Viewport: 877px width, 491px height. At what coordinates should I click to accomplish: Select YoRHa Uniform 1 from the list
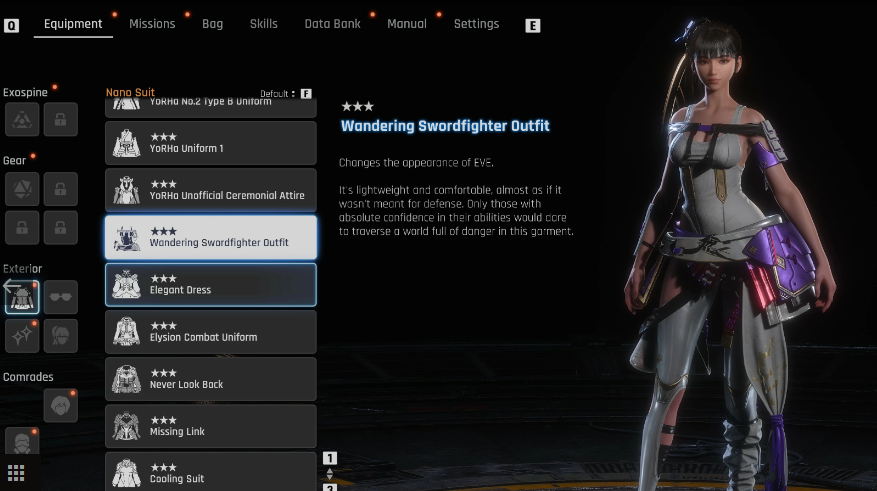(x=211, y=143)
